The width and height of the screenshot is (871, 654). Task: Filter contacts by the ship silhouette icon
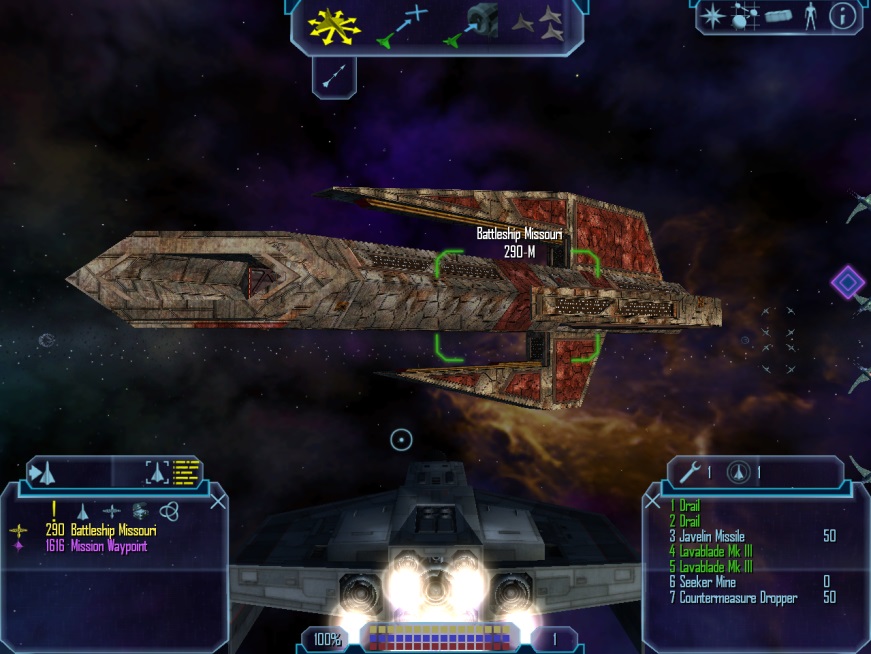(x=83, y=510)
